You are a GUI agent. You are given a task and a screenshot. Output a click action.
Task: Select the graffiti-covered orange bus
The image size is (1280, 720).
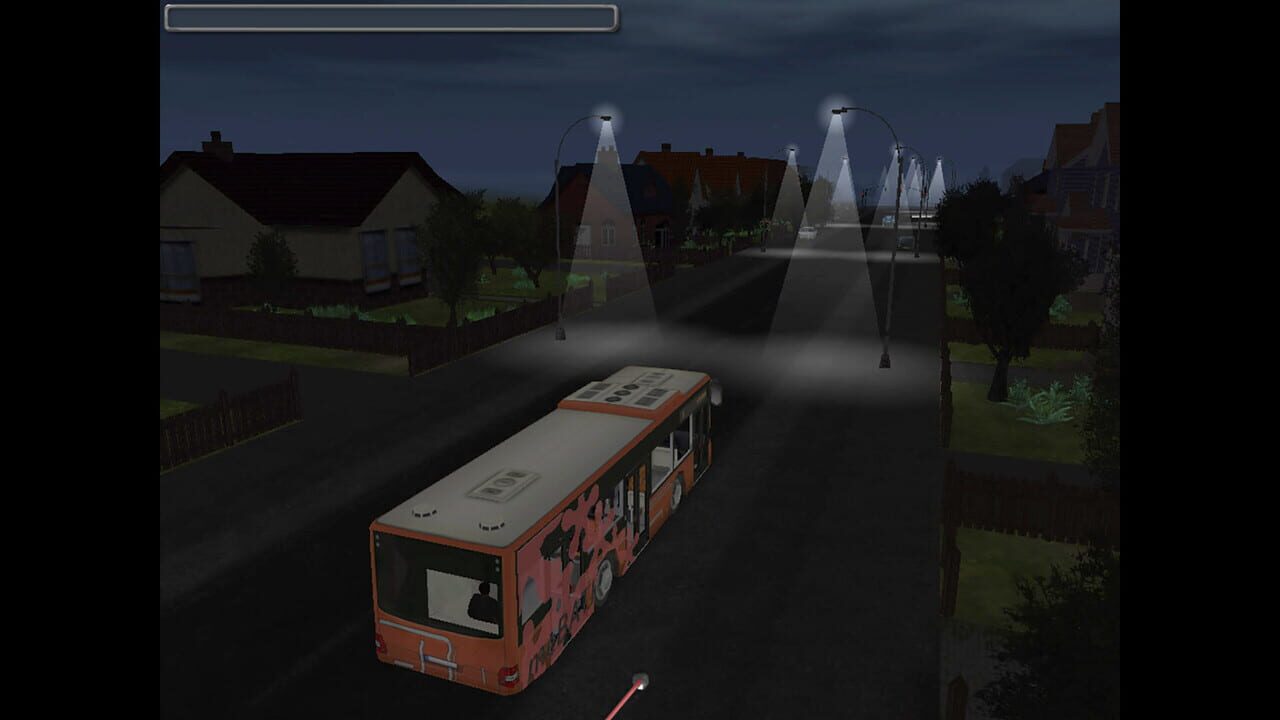click(x=550, y=500)
